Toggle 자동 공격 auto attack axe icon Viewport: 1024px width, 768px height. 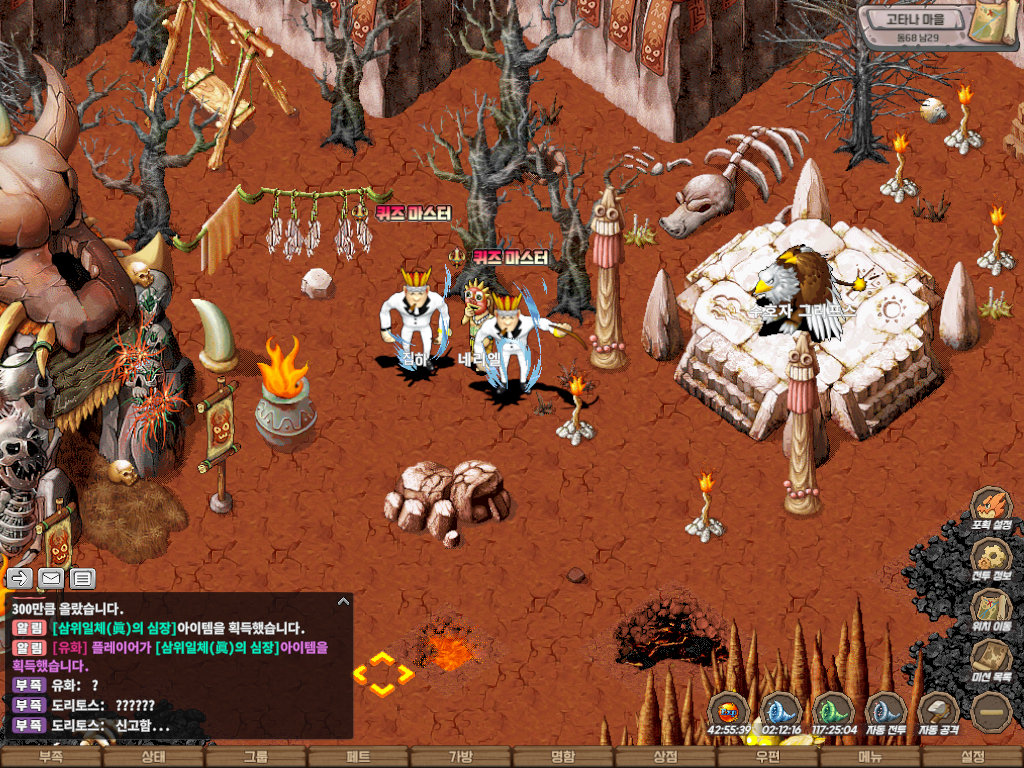938,712
